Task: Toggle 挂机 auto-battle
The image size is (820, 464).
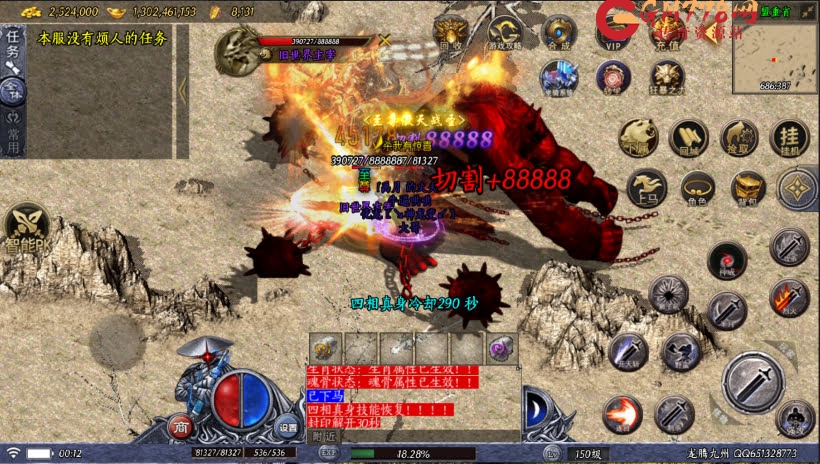Action: [x=791, y=139]
